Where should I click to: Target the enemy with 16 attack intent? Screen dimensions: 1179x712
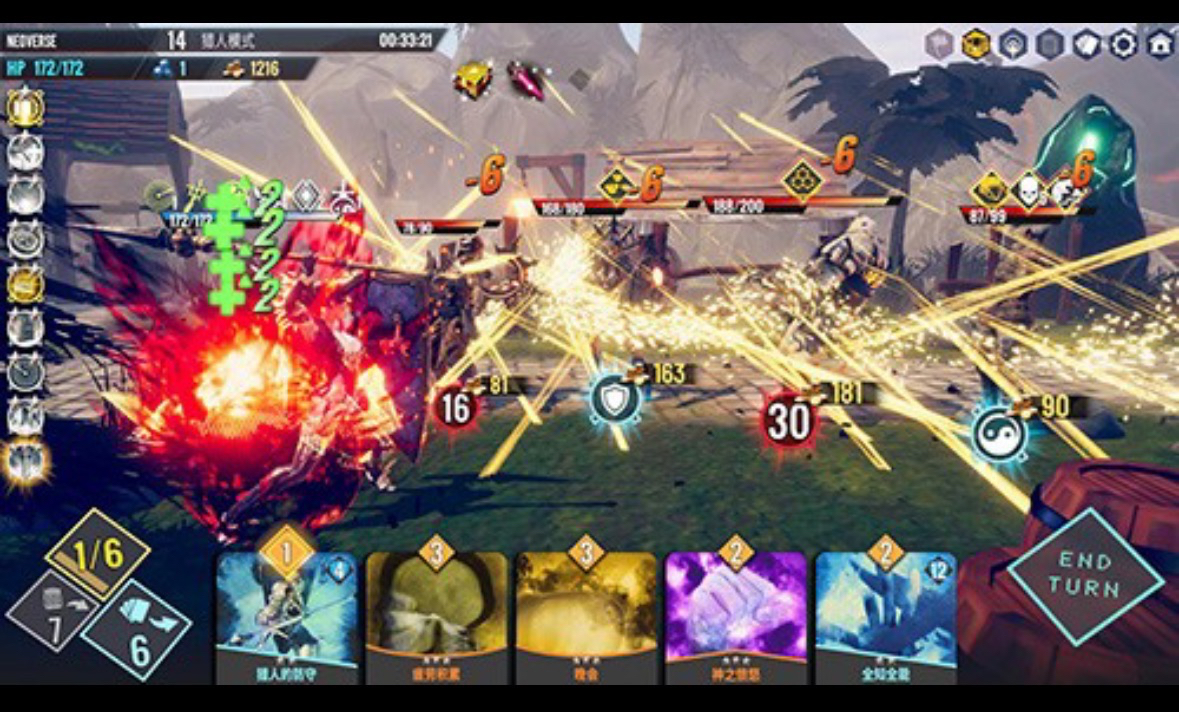tap(456, 409)
